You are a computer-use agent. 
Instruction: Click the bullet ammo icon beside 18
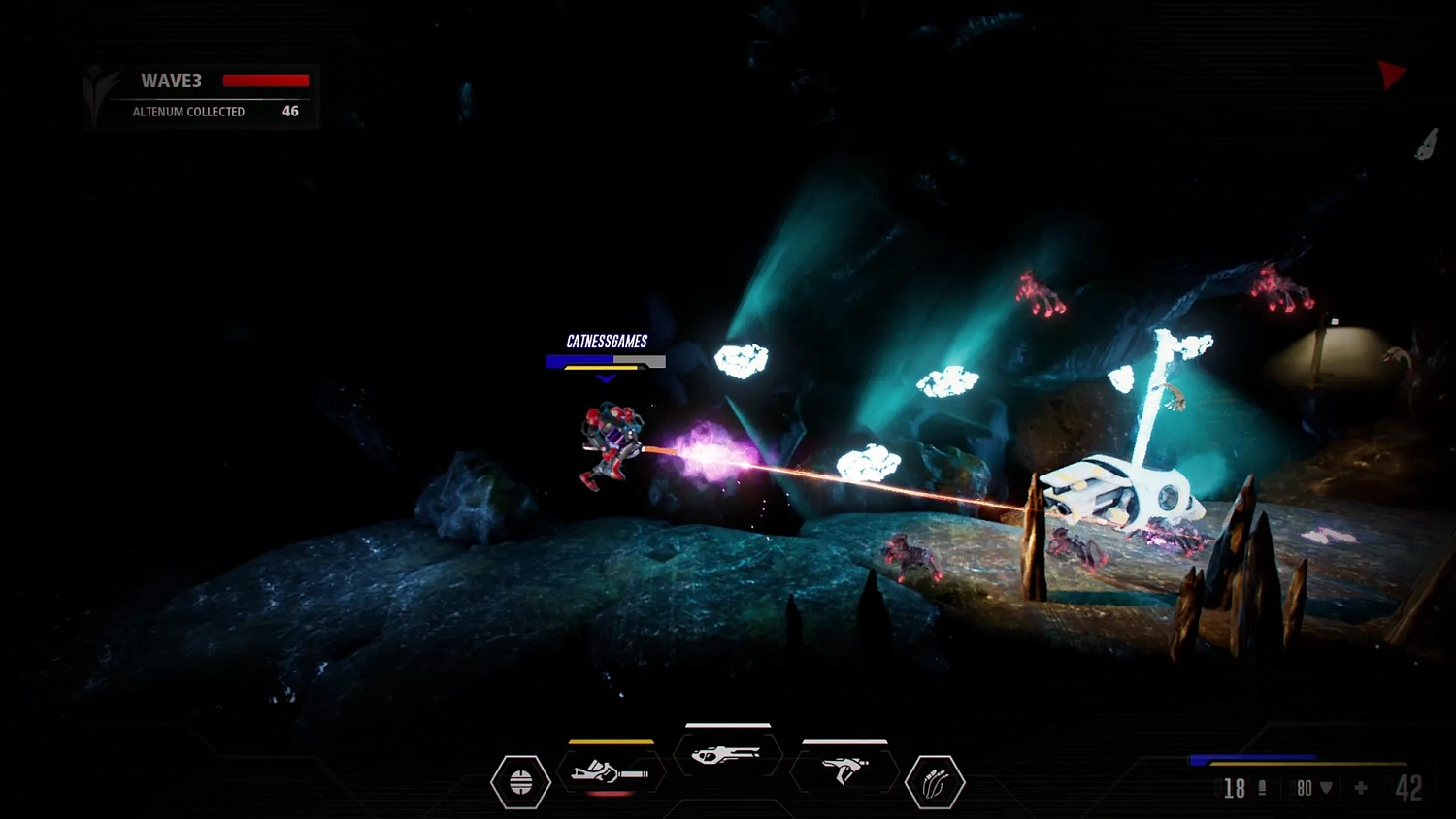coord(1261,789)
